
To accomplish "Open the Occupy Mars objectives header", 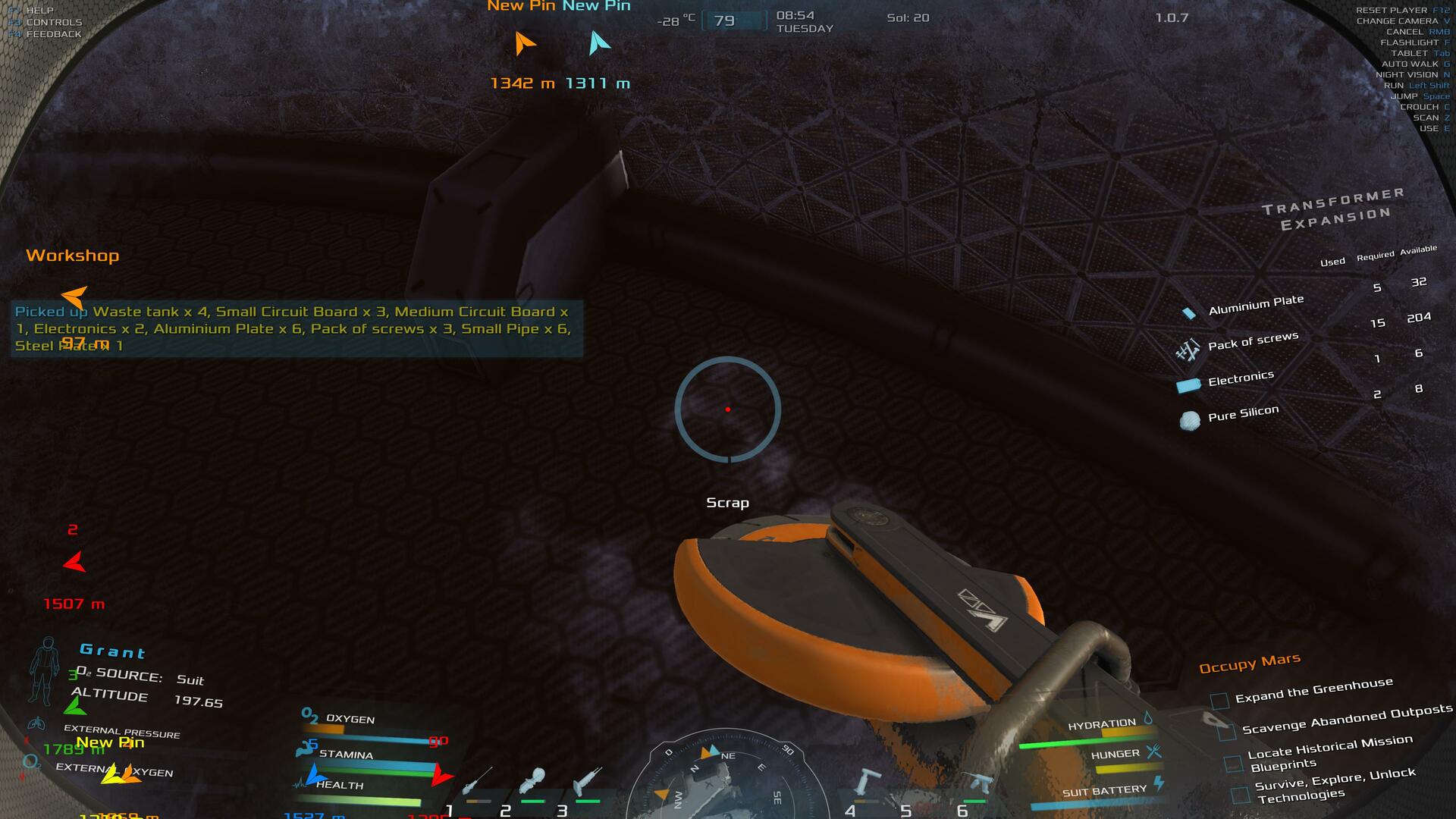I will coord(1249,663).
